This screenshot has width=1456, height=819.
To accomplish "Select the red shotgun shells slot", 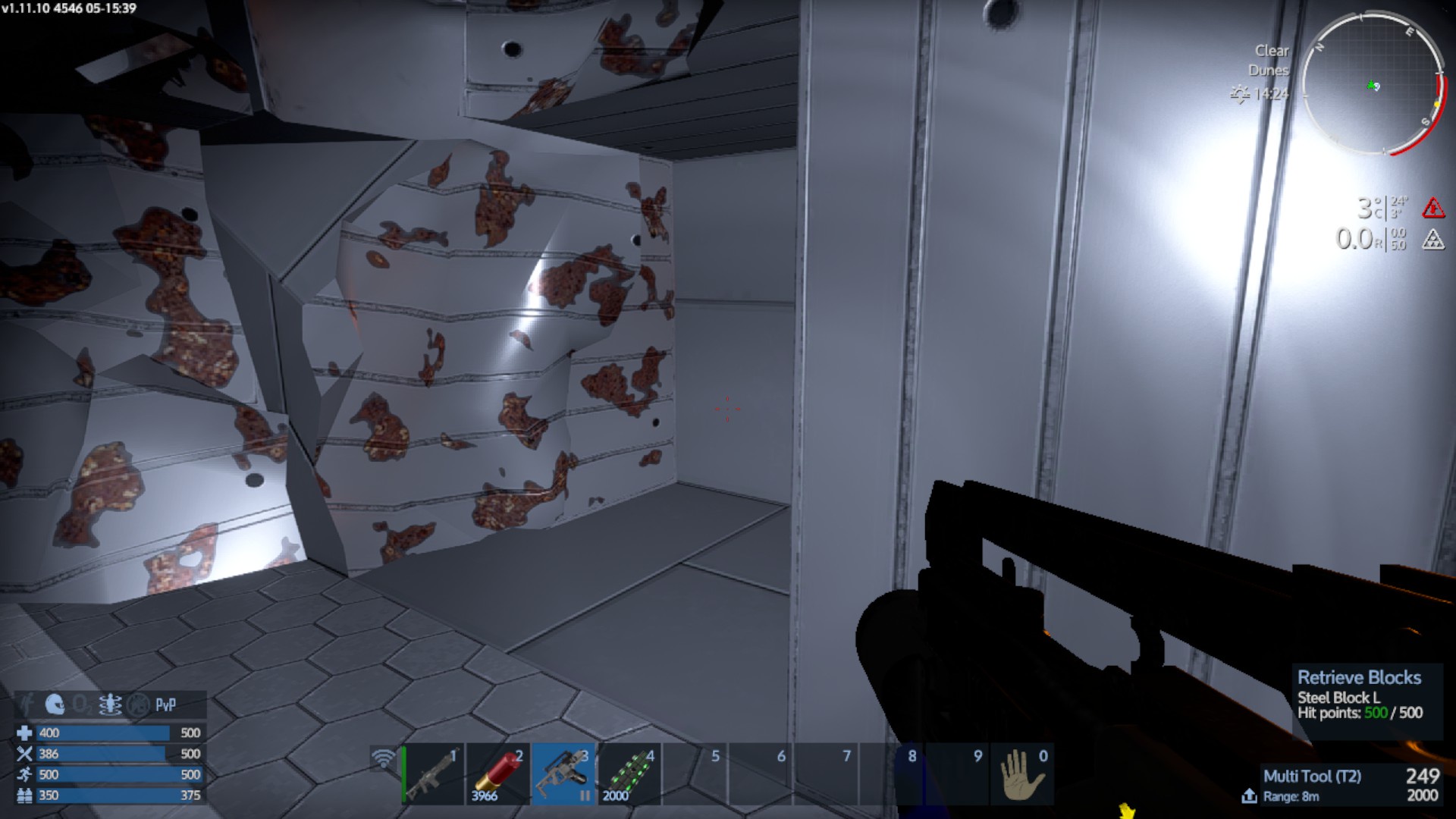I will 498,774.
